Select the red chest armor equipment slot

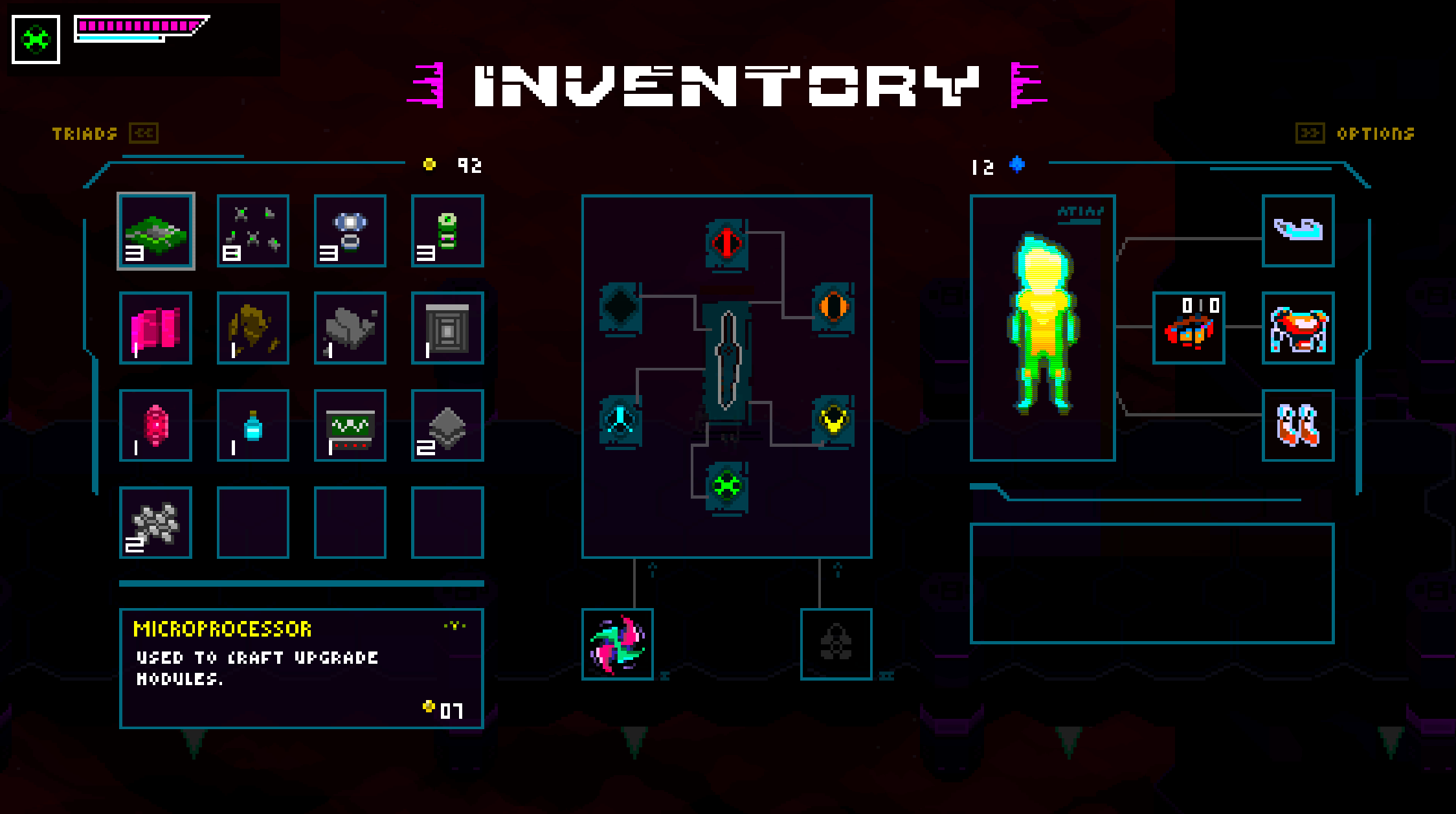1298,329
